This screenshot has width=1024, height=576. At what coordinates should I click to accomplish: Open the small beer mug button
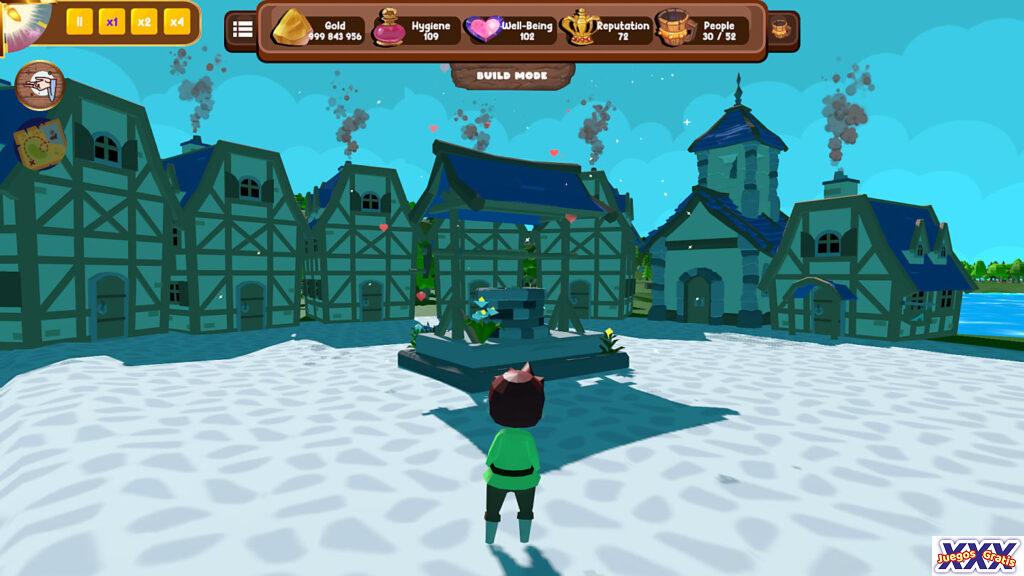click(x=781, y=29)
